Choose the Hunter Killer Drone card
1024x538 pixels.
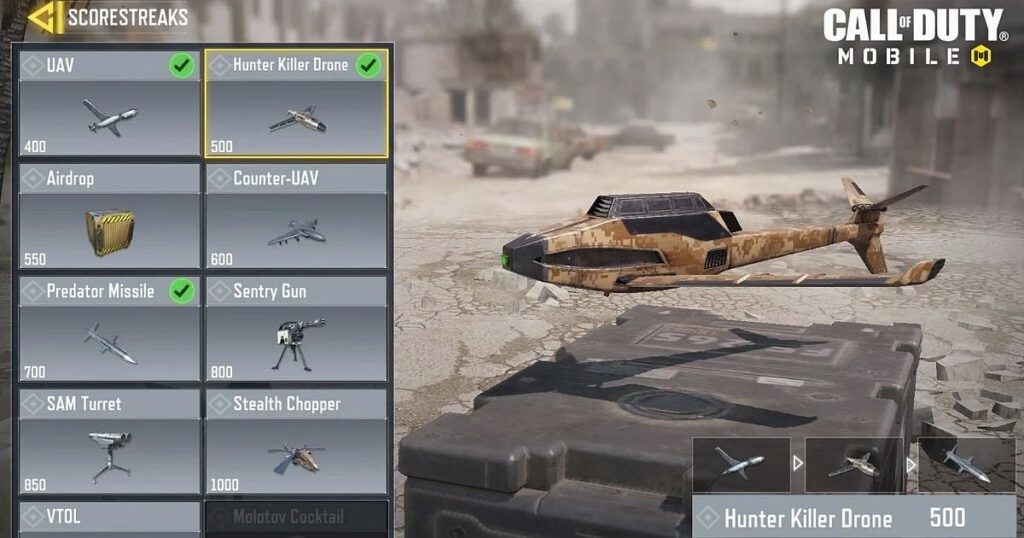pyautogui.click(x=296, y=103)
